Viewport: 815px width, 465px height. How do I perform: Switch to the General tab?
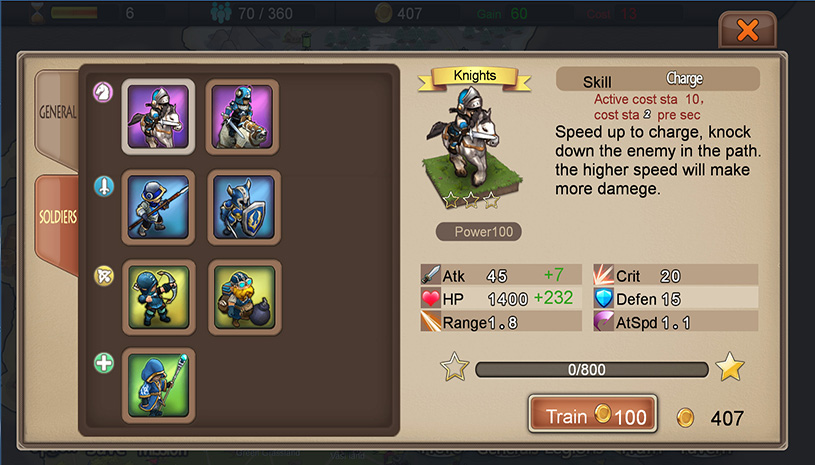point(57,112)
